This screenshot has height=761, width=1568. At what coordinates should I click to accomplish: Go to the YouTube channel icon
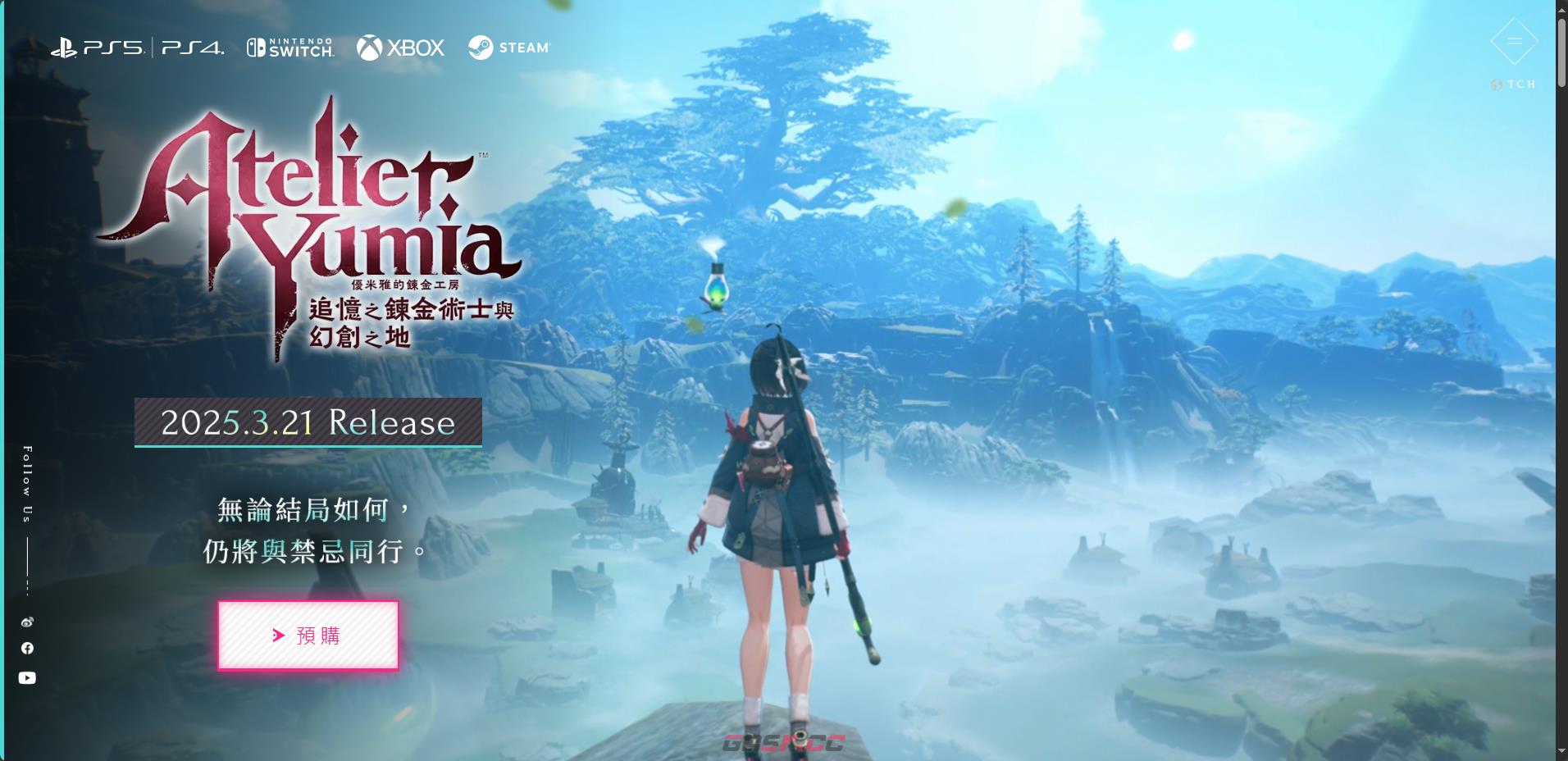click(x=27, y=678)
